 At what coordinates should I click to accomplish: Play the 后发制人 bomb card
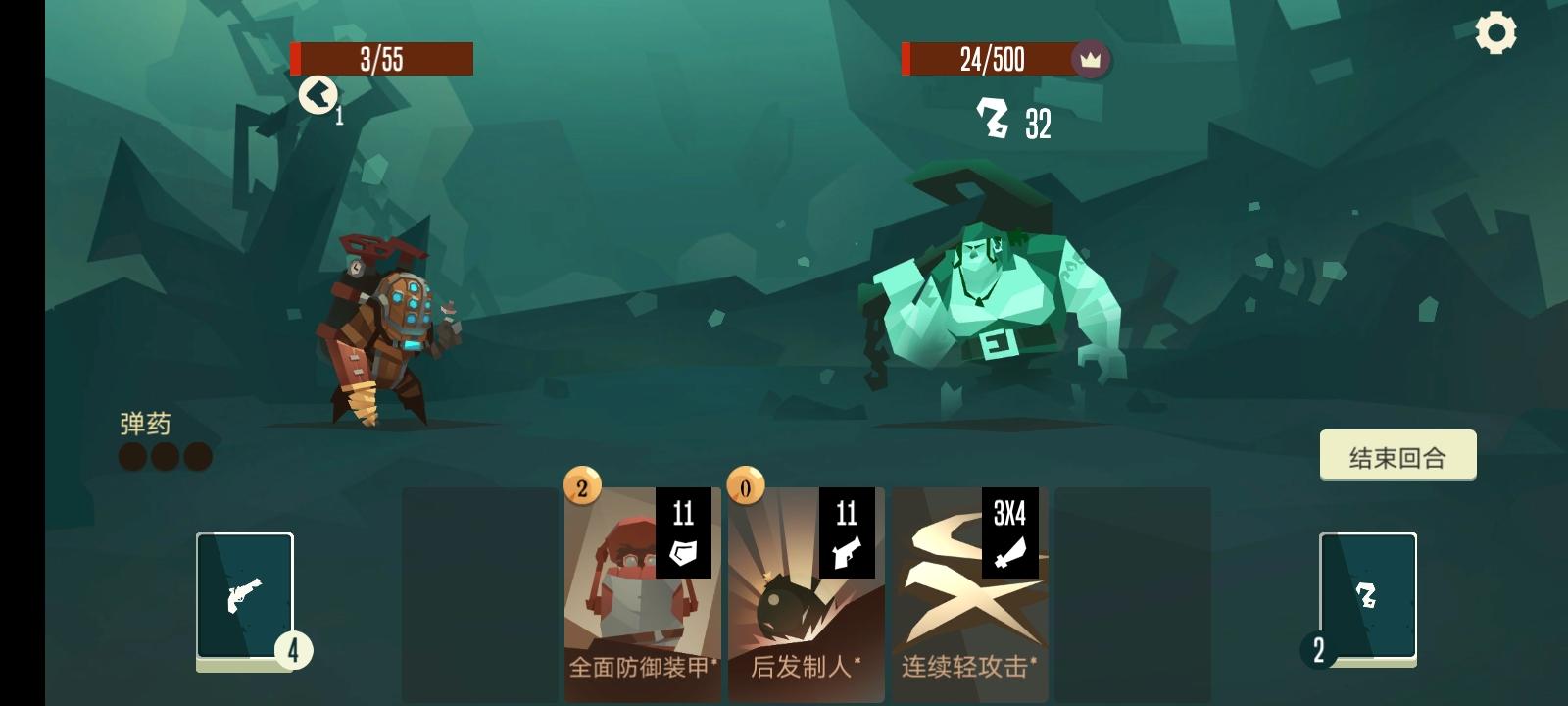pos(805,588)
